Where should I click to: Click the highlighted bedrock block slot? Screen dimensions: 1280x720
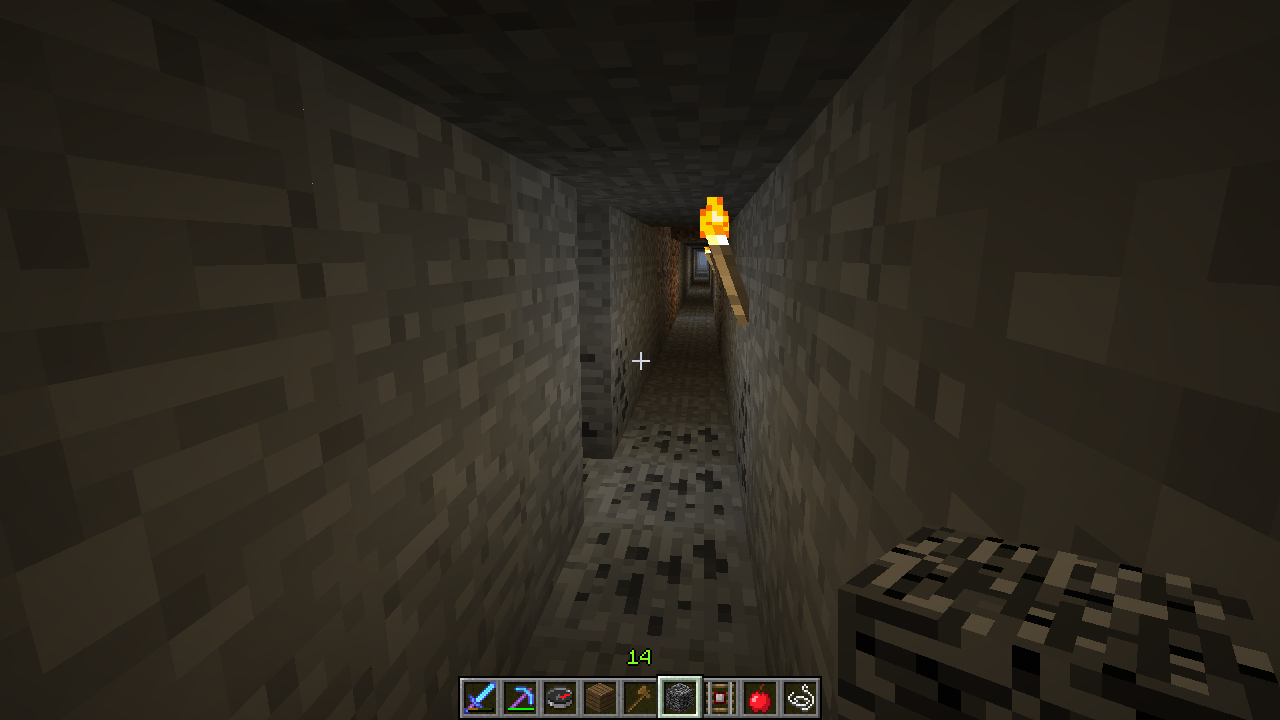(x=680, y=697)
